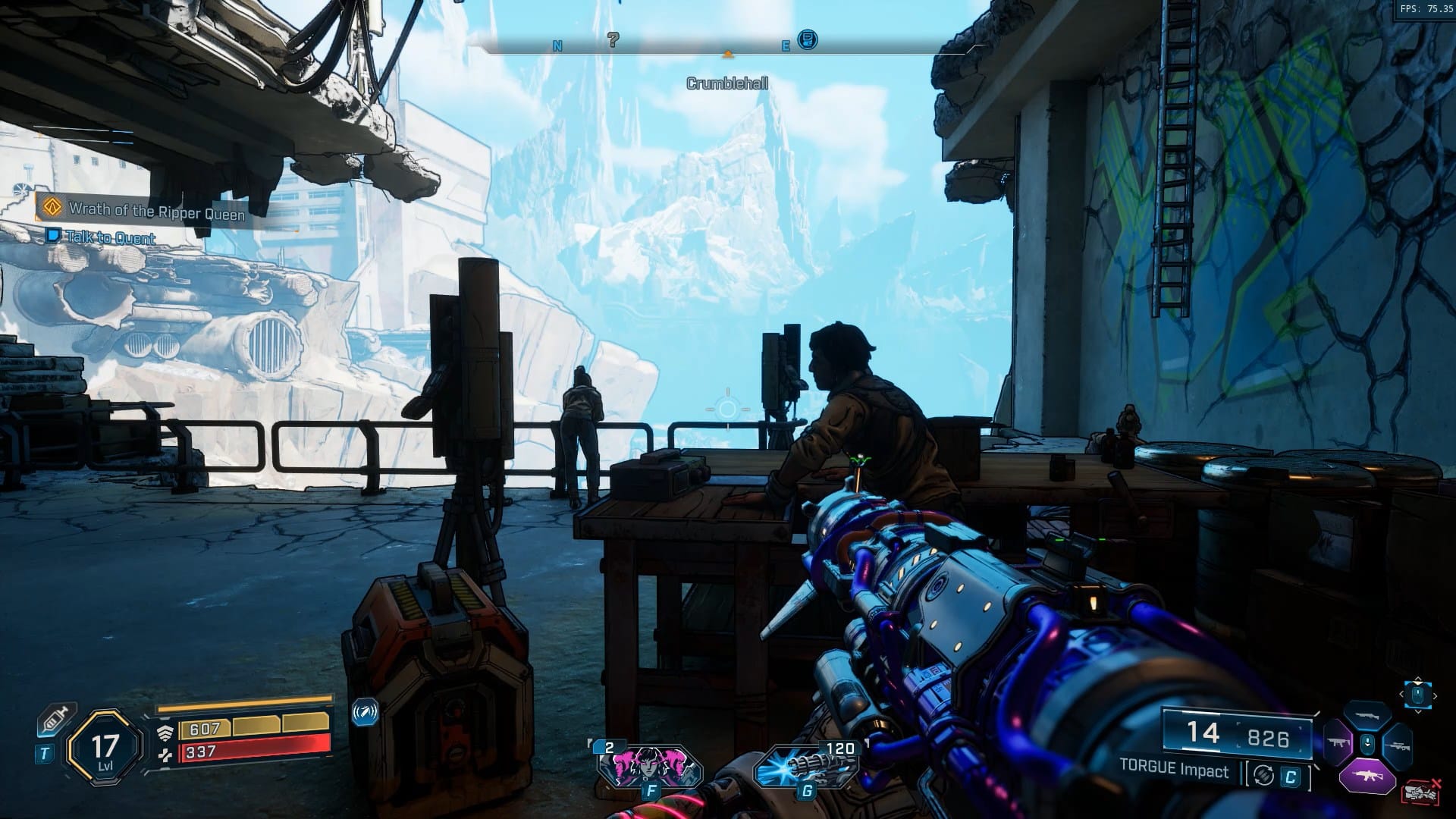1456x819 pixels.
Task: Click the blue signal status icon
Action: [x=365, y=713]
